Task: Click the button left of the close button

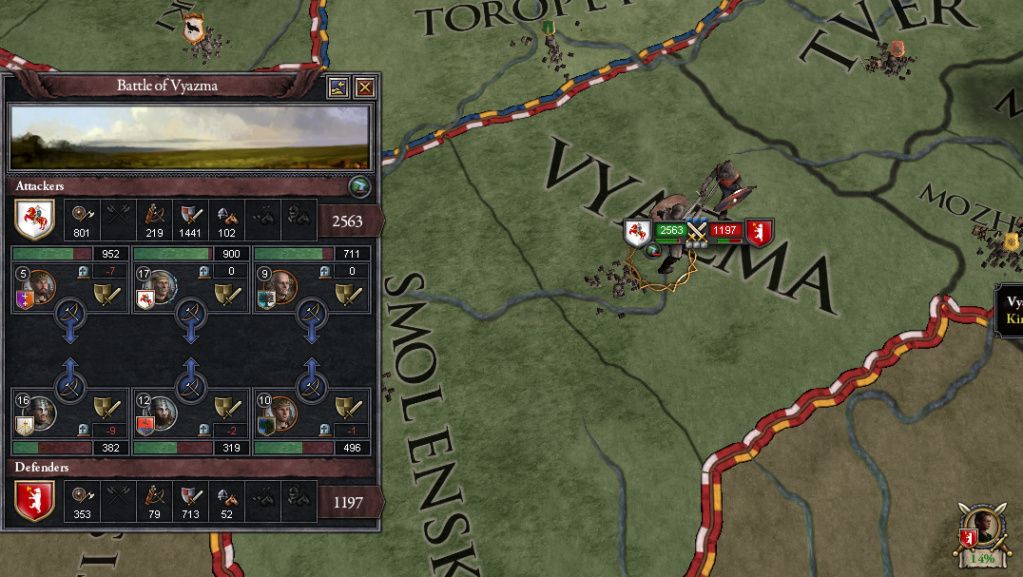Action: [338, 87]
